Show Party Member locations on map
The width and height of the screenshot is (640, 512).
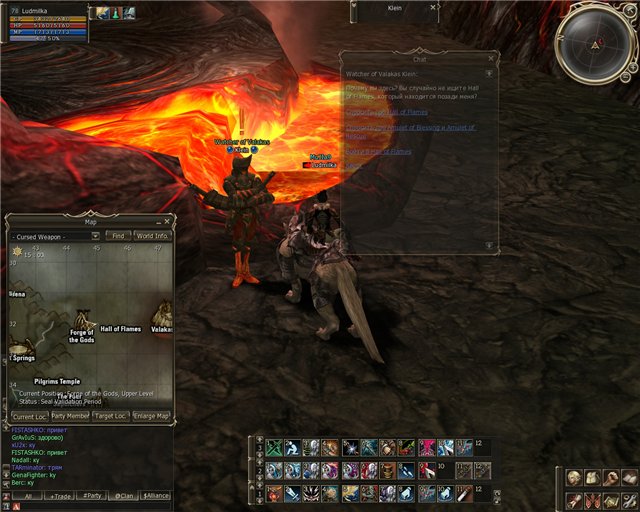coord(70,416)
